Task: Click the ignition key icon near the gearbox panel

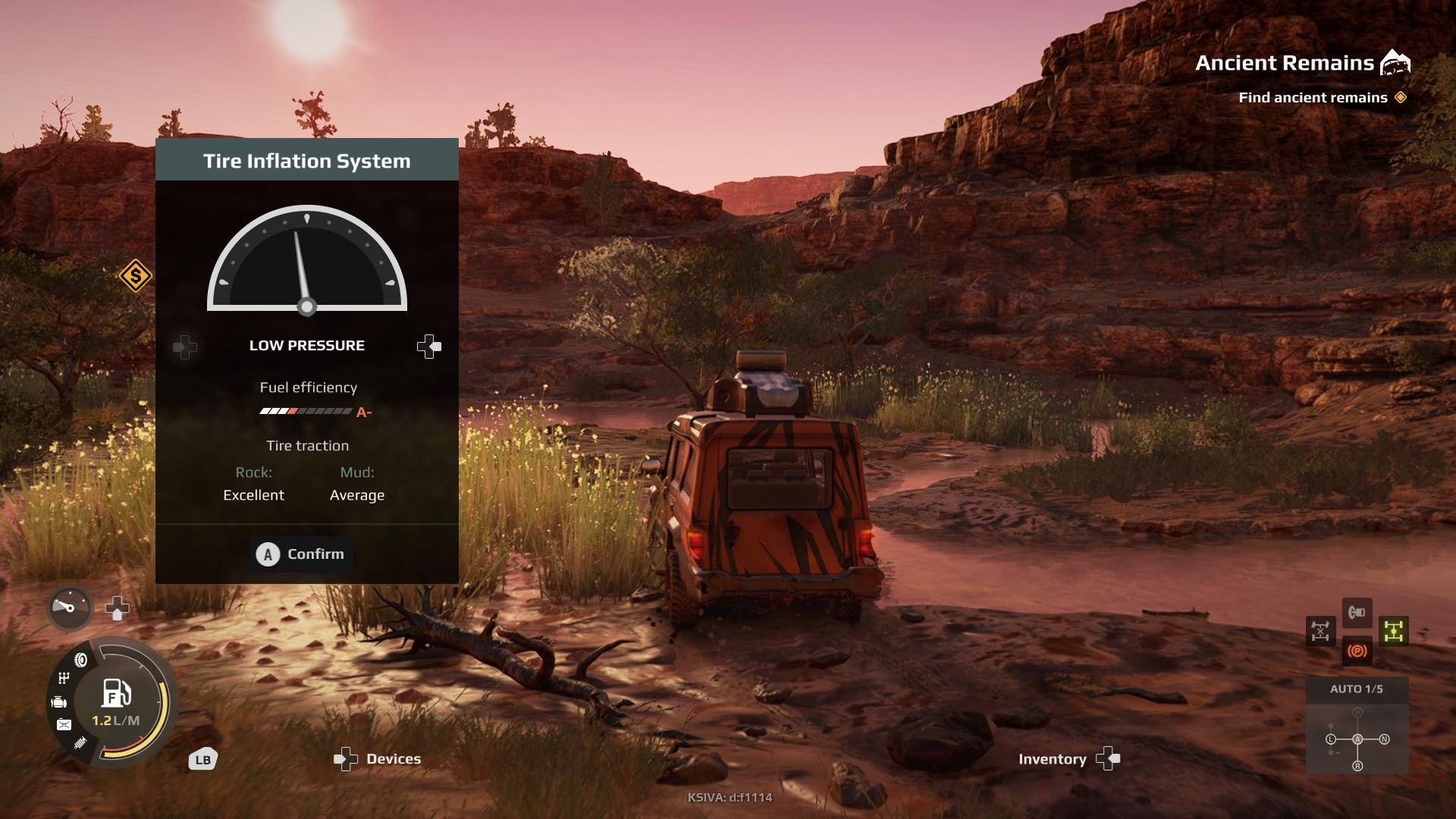Action: [1357, 613]
